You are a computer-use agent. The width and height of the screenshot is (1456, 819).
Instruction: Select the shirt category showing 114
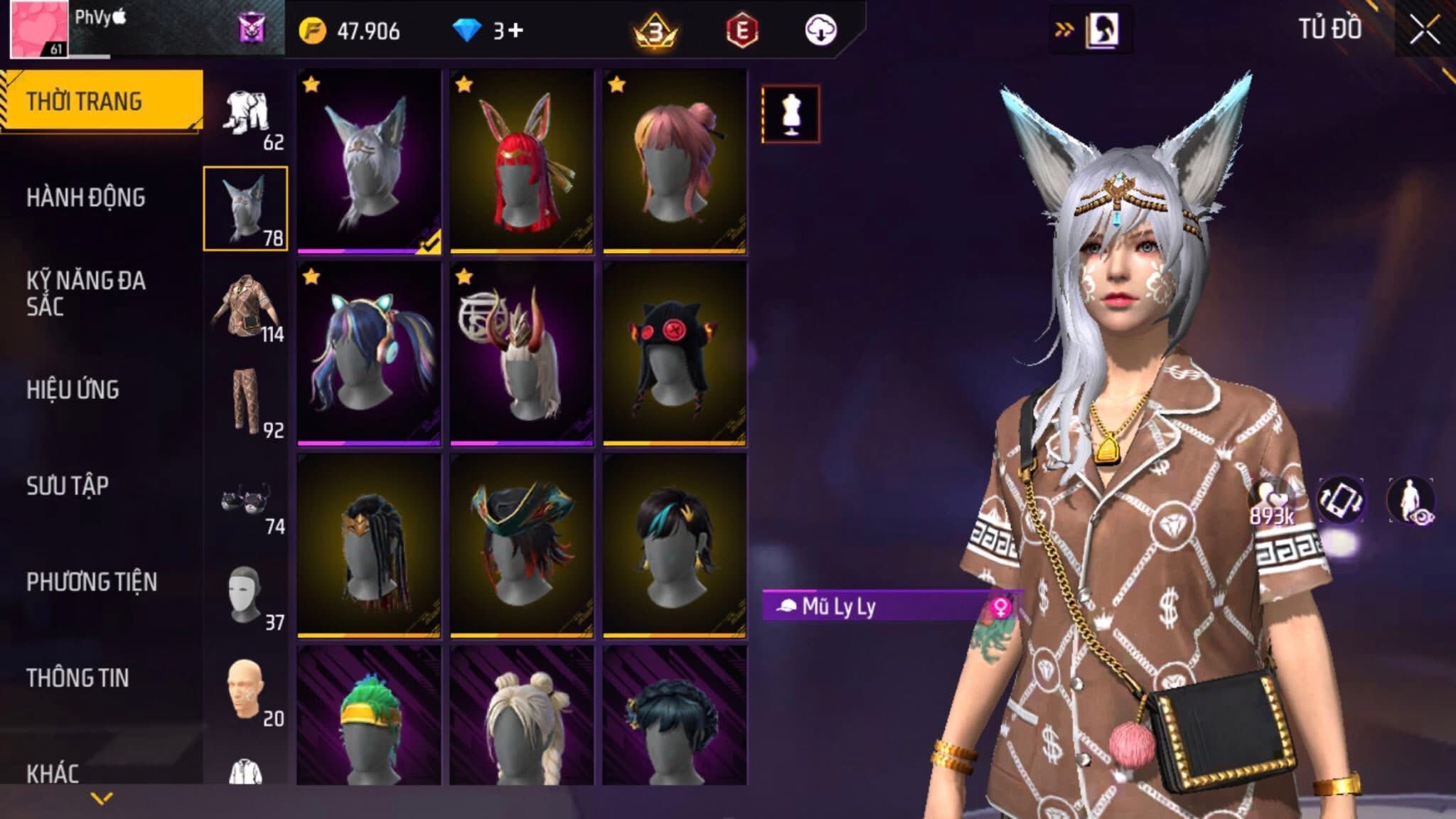(x=246, y=309)
